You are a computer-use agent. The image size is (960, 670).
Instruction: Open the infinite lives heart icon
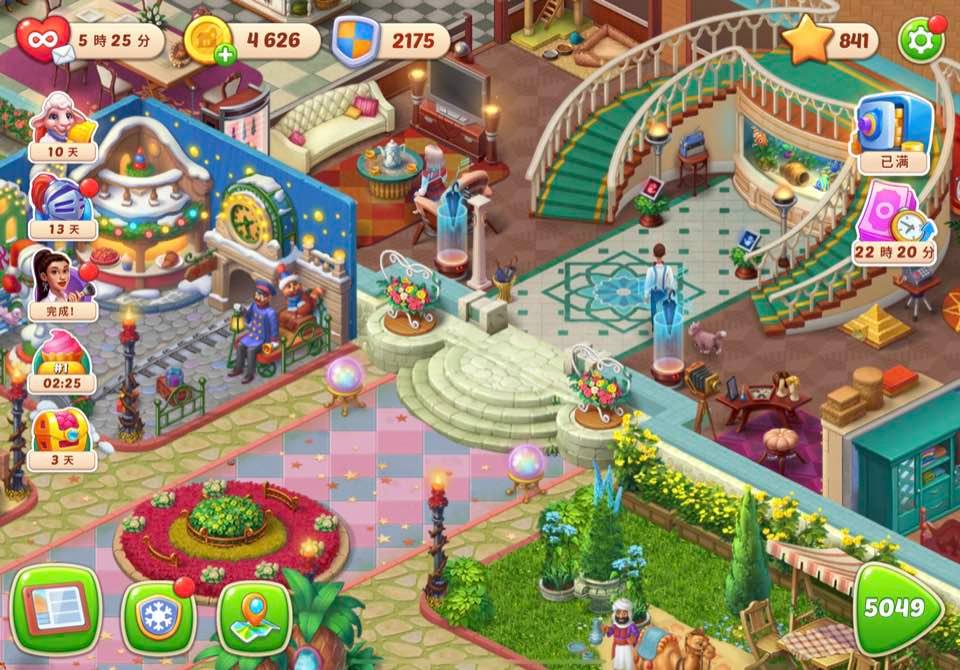43,40
